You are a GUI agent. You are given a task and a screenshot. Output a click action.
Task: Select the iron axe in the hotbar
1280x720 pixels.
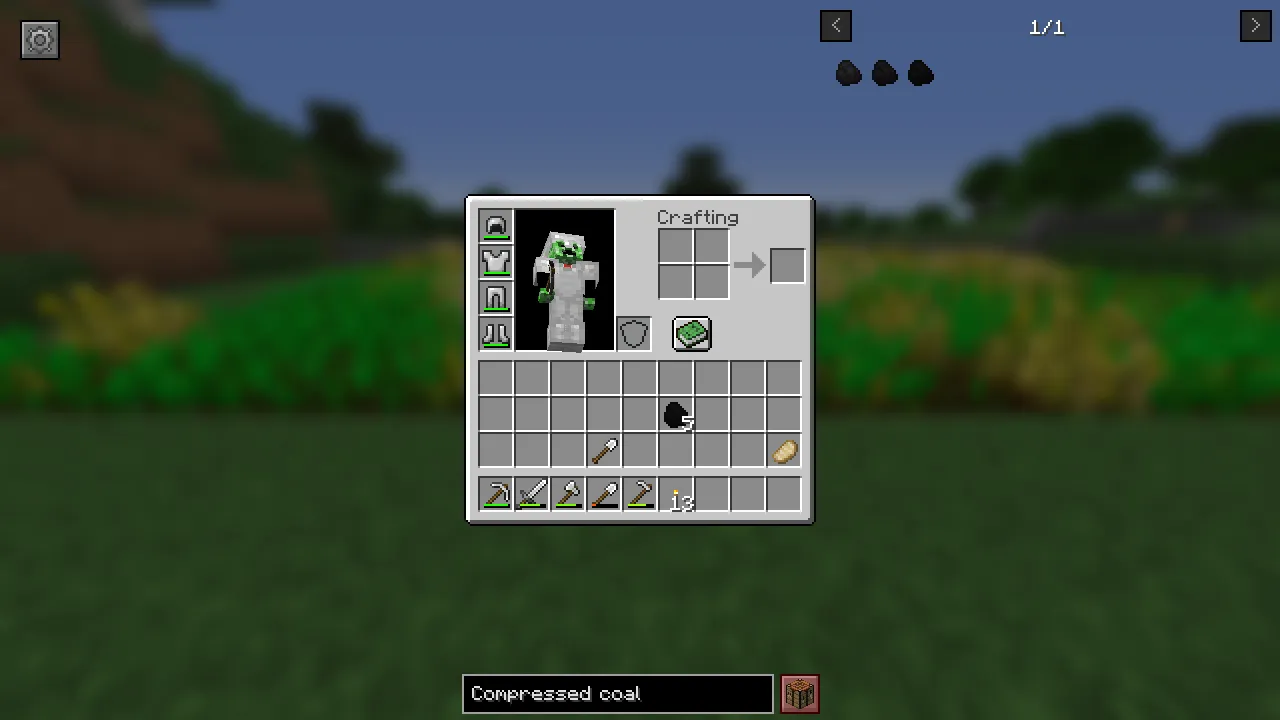coord(569,494)
